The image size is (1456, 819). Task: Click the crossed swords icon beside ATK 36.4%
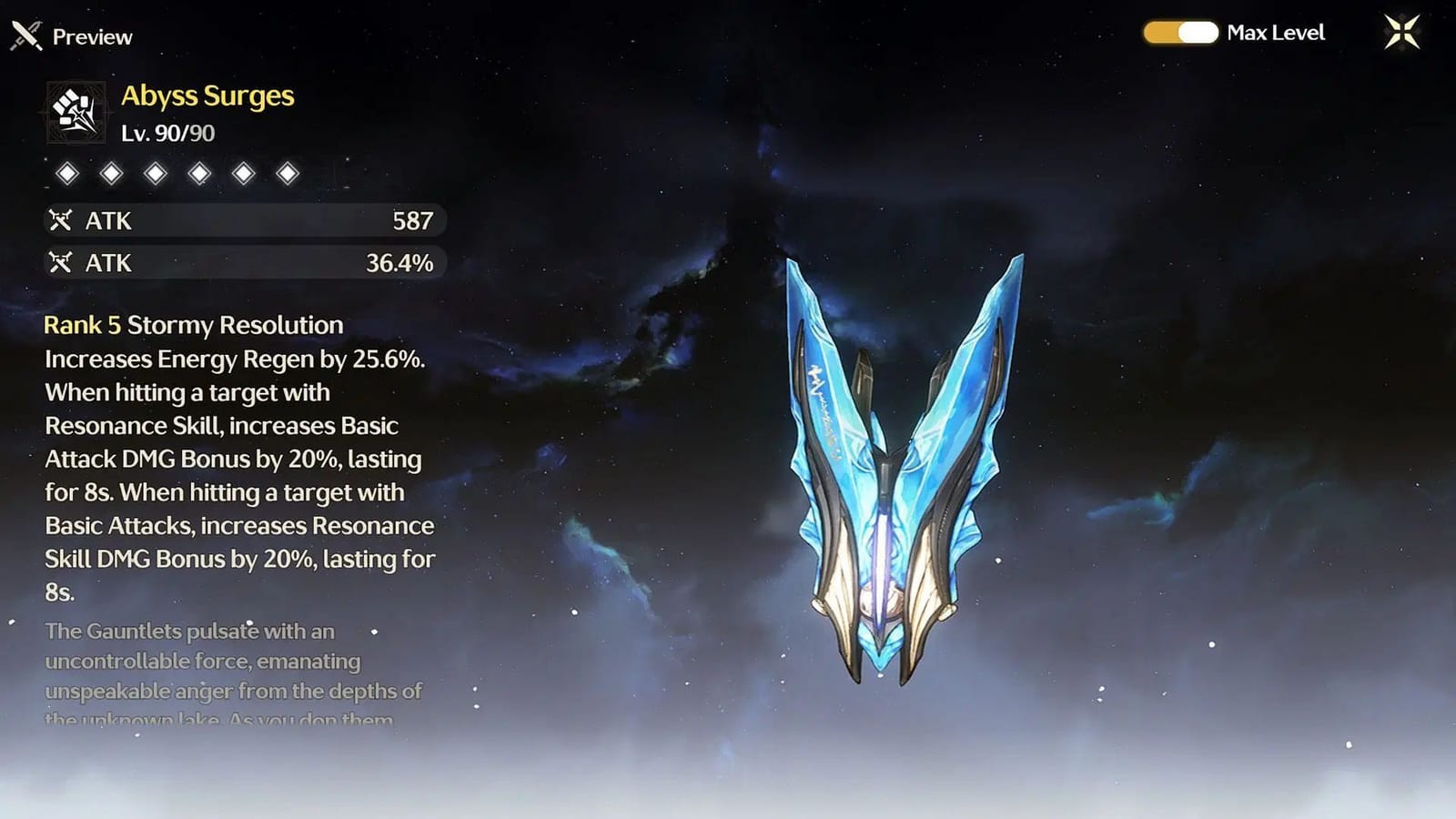[x=60, y=262]
